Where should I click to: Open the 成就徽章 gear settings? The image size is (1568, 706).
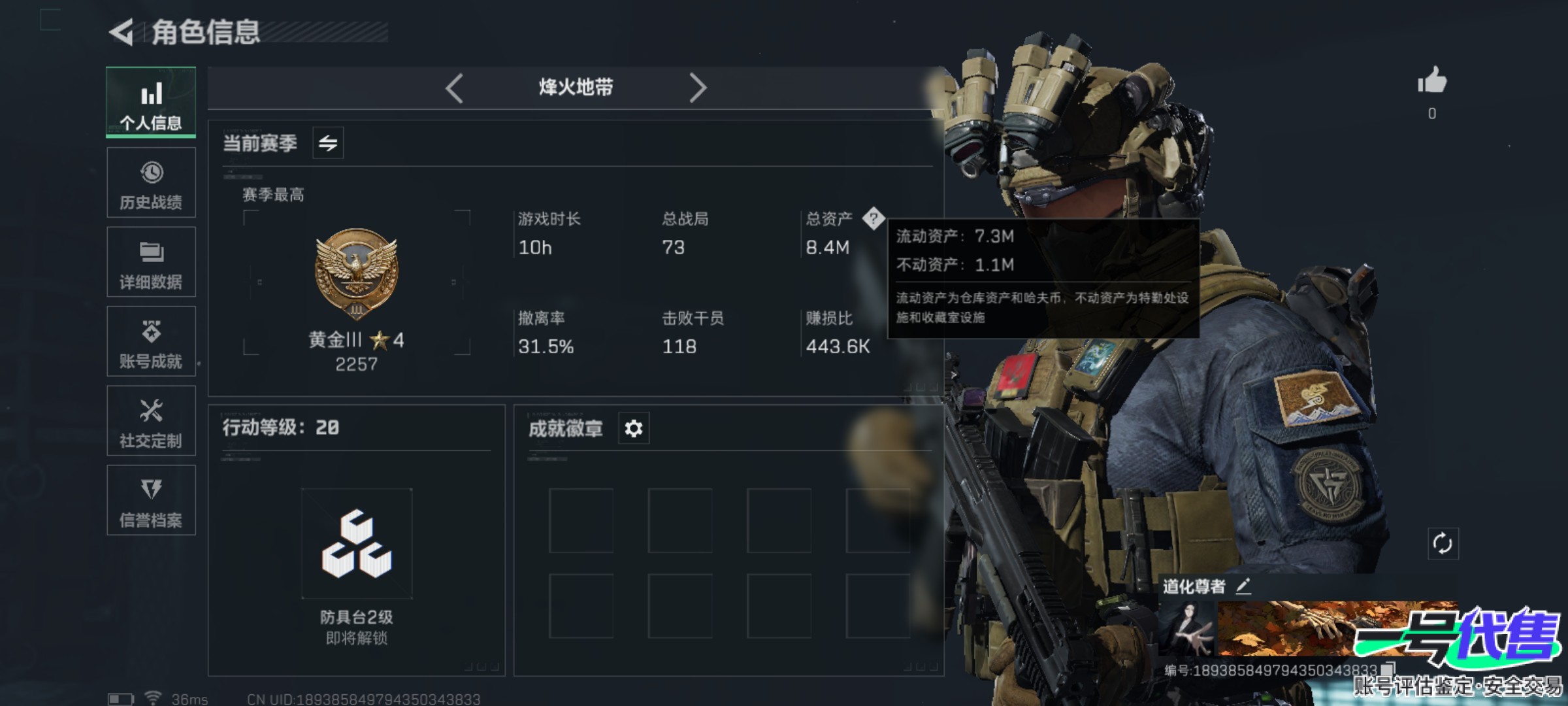[633, 429]
